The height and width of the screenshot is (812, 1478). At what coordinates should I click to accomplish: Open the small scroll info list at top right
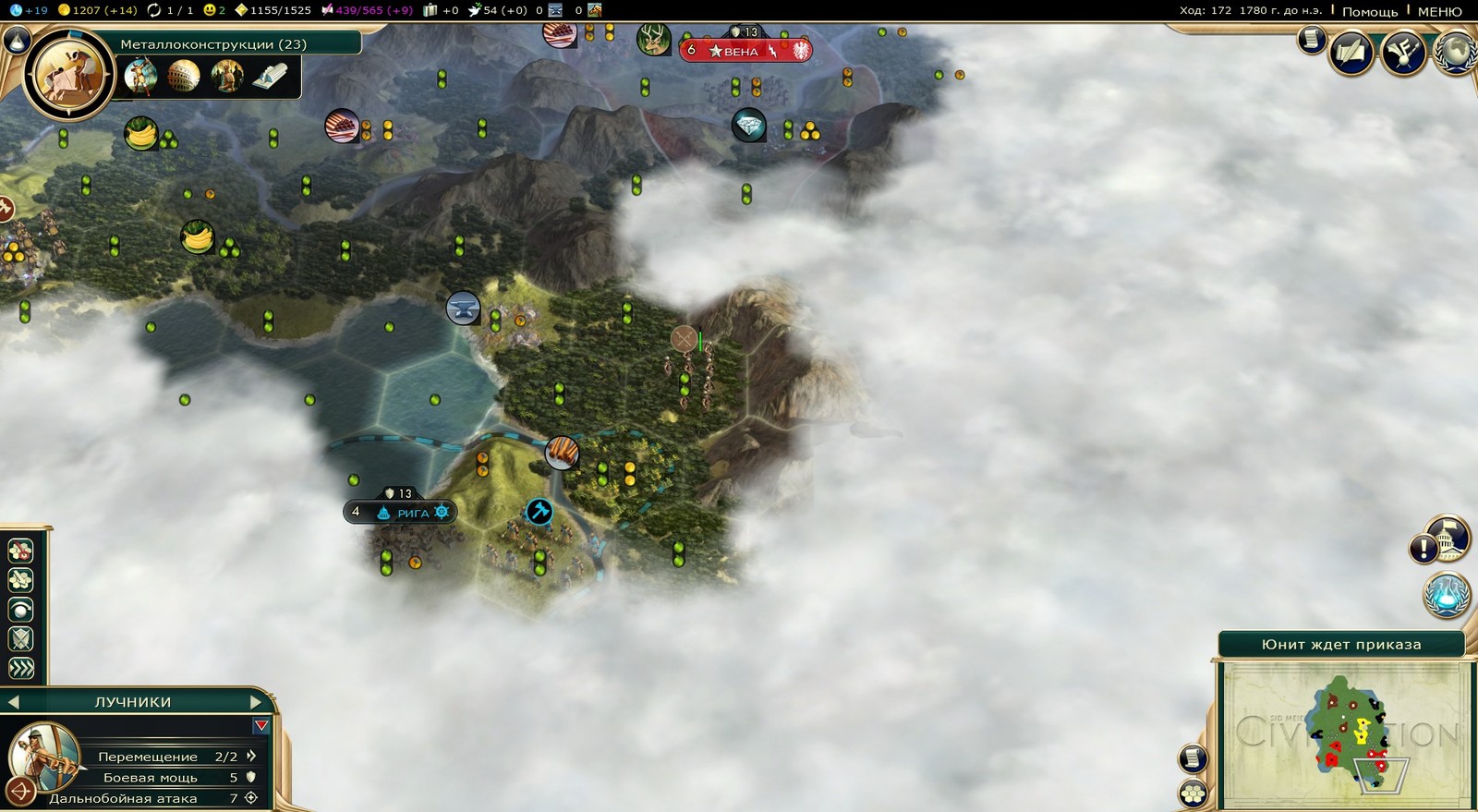click(x=1311, y=39)
